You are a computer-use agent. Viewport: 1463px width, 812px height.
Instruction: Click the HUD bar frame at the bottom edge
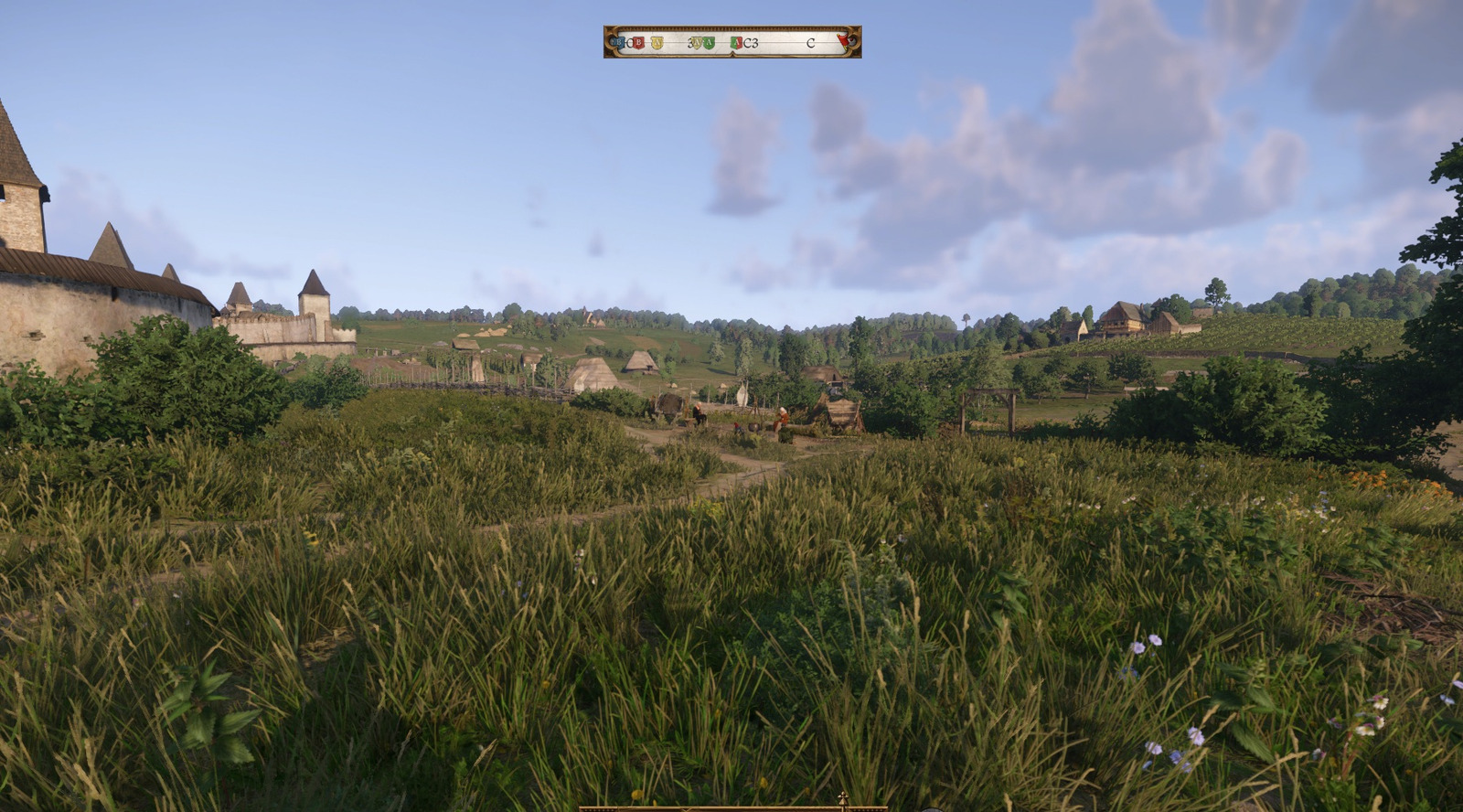pos(731,807)
